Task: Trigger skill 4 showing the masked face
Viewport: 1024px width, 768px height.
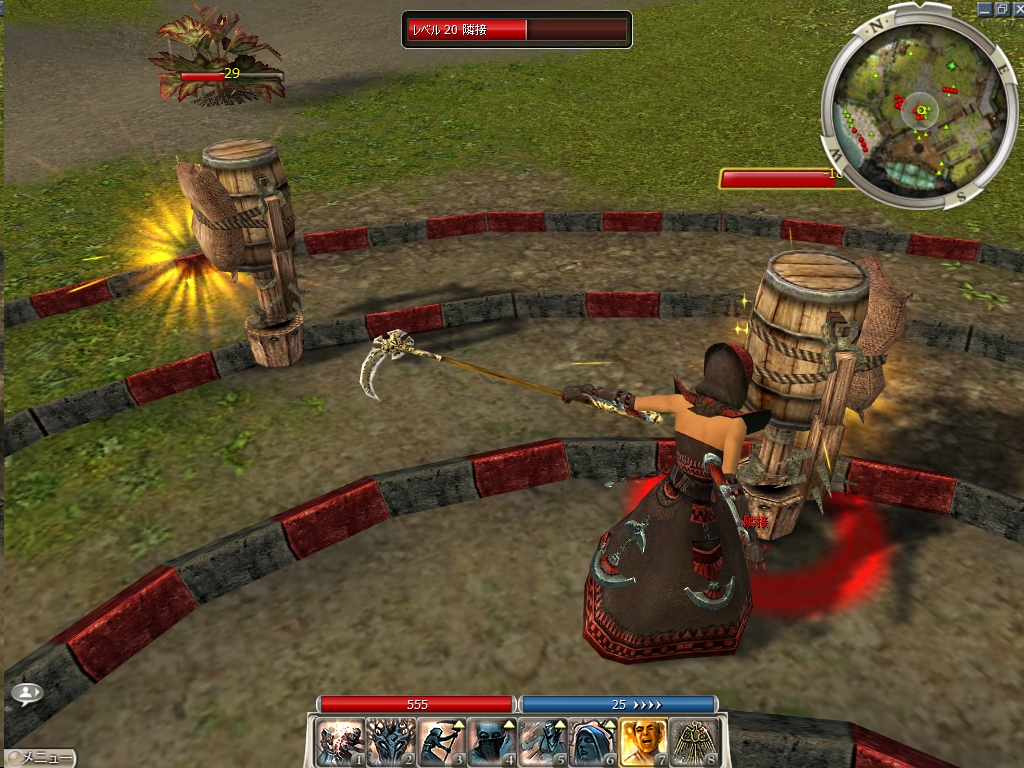Action: point(492,743)
